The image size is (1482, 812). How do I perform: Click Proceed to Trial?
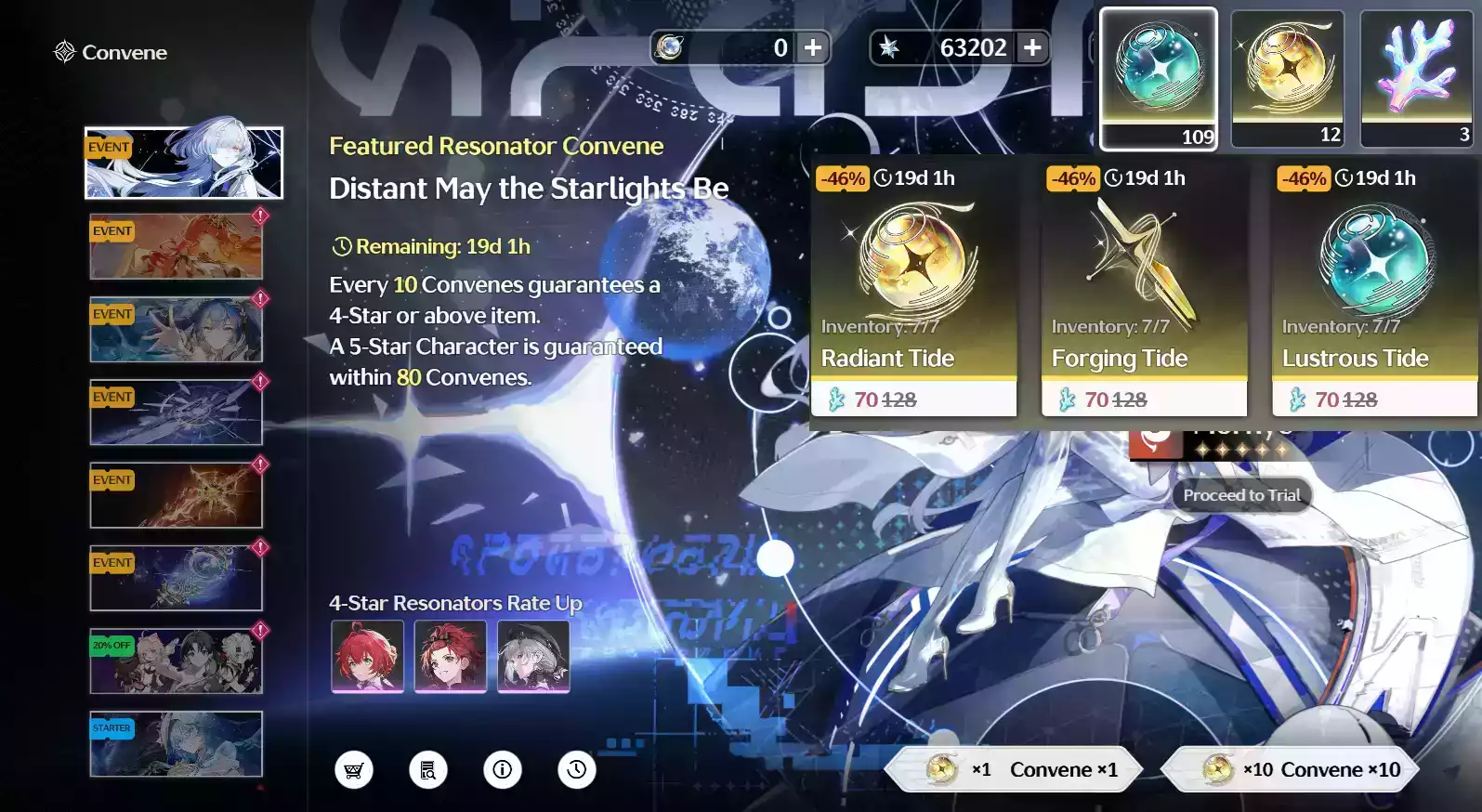(1239, 495)
